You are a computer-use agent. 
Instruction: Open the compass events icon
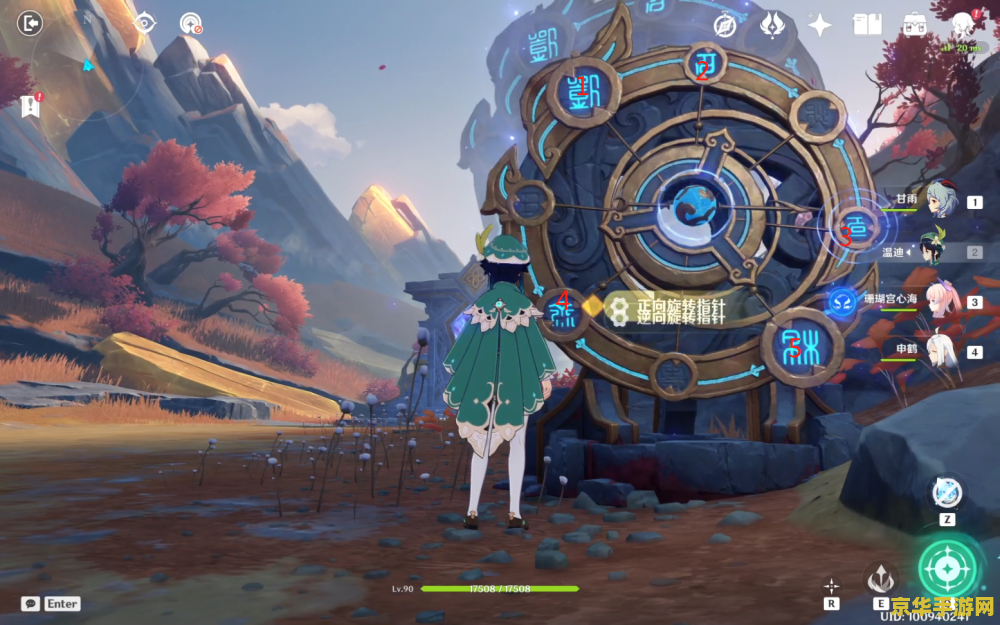click(x=725, y=25)
